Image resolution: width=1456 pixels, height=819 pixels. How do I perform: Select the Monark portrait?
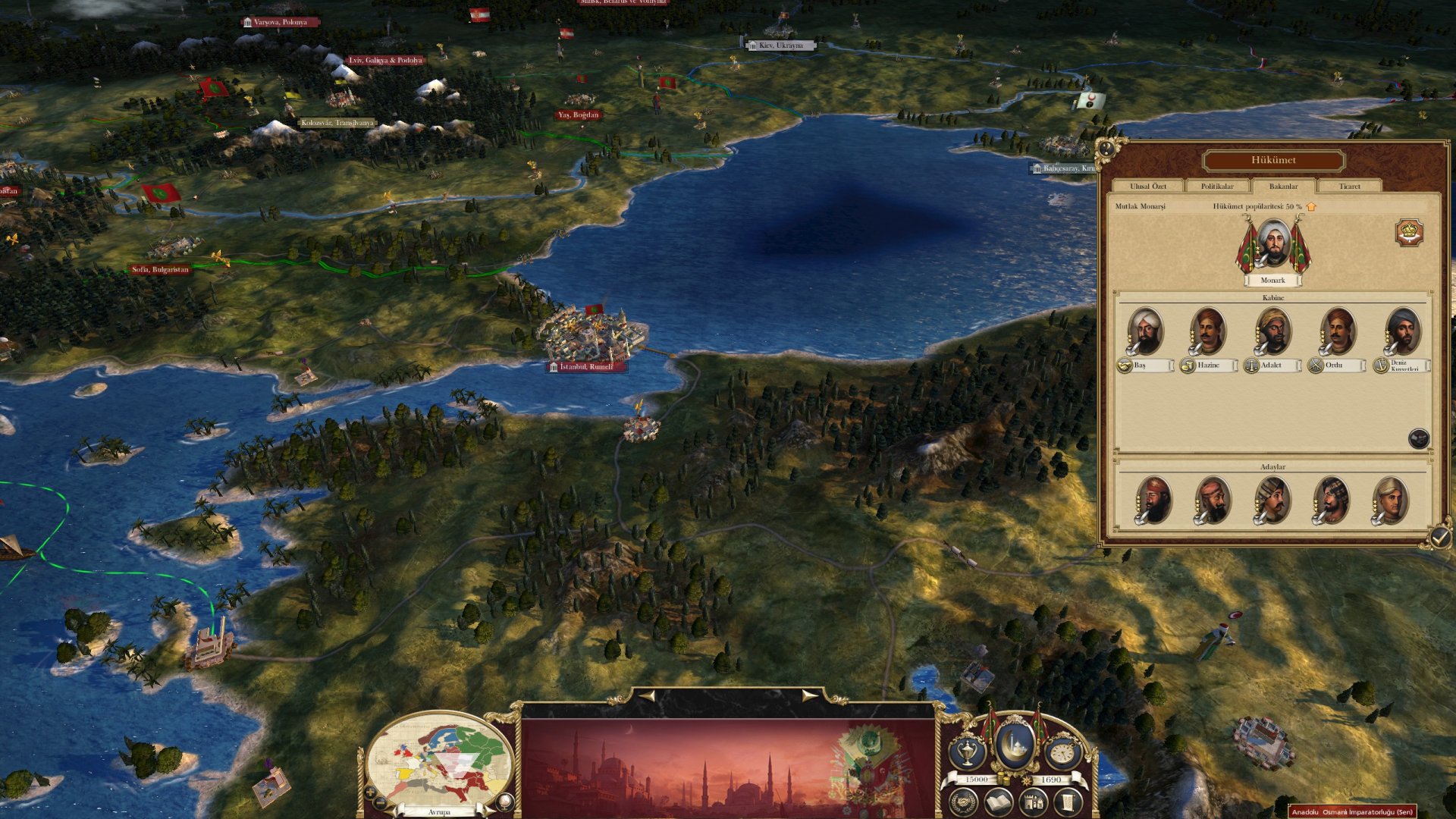(1272, 244)
